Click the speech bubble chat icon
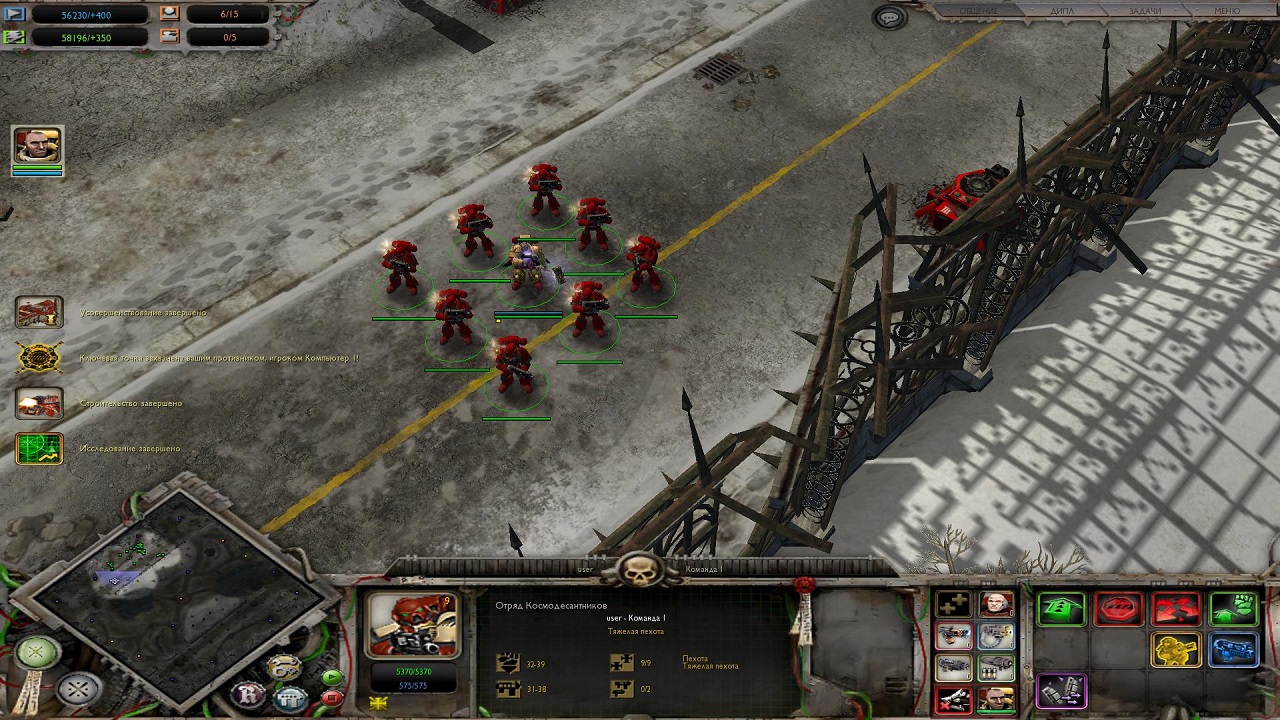This screenshot has width=1280, height=720. pos(889,17)
